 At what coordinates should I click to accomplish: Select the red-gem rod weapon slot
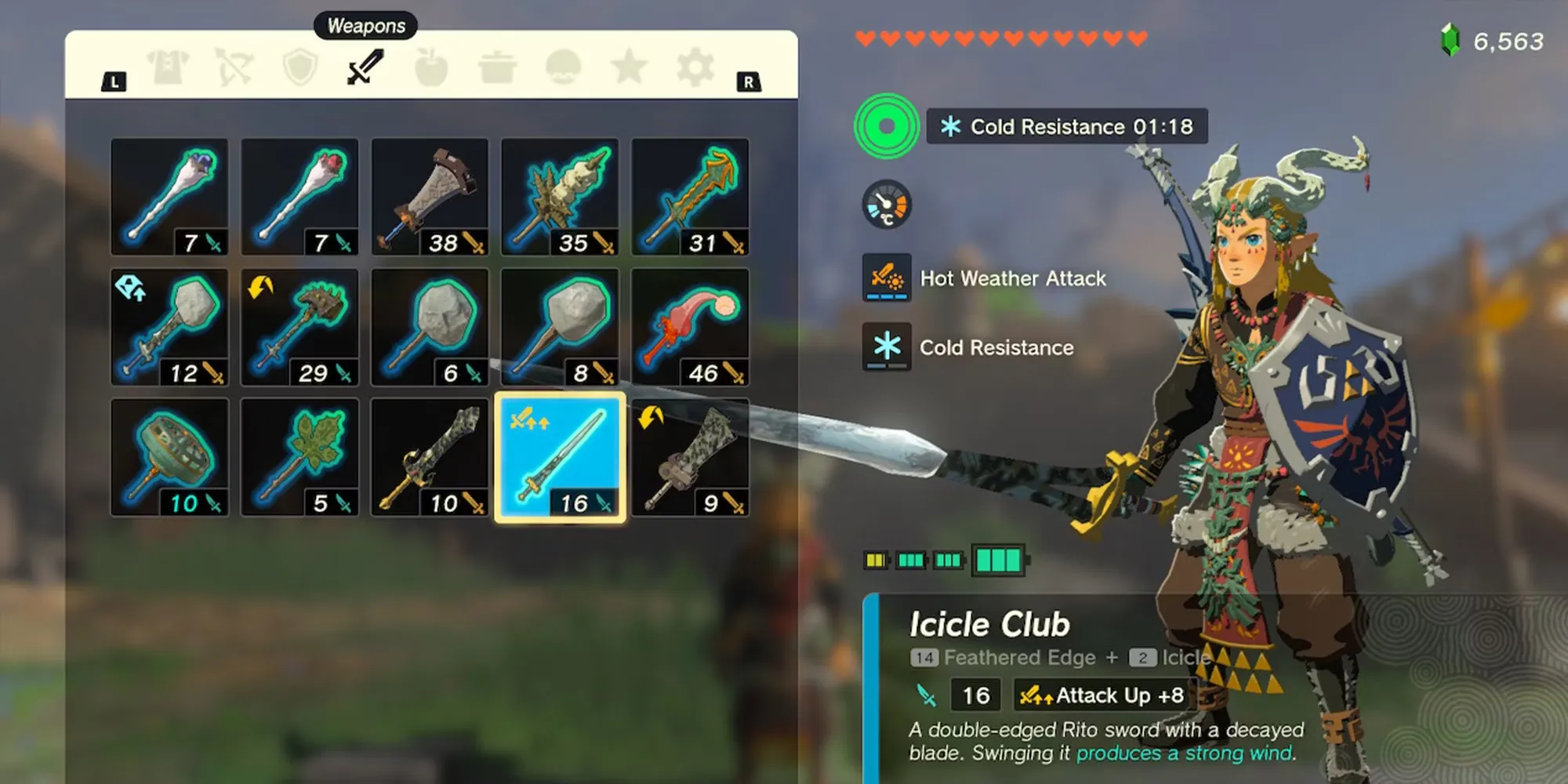click(x=299, y=197)
